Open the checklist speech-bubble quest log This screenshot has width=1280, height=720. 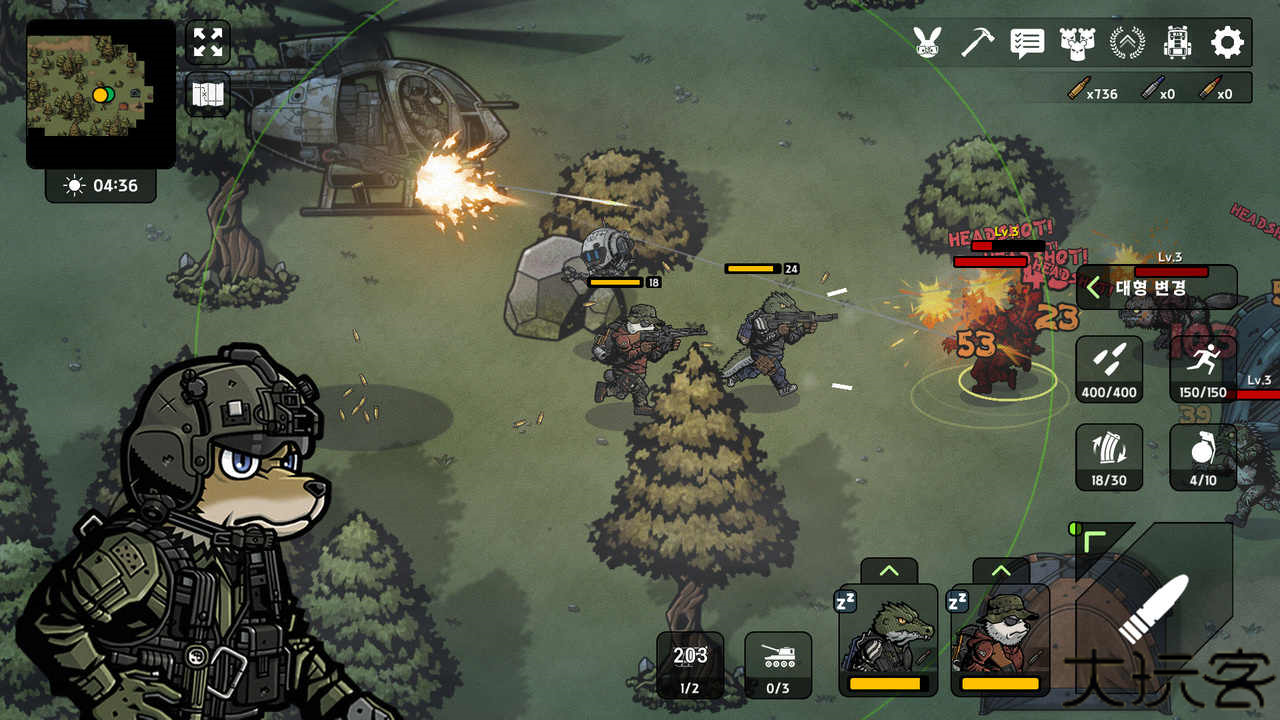tap(1027, 42)
